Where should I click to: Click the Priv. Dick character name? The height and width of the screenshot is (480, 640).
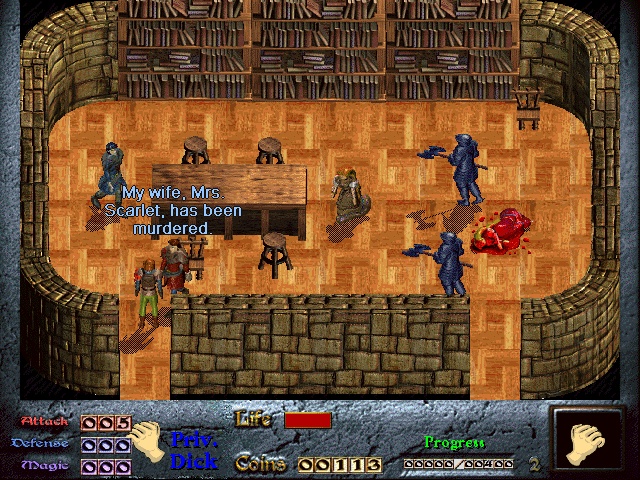click(194, 450)
